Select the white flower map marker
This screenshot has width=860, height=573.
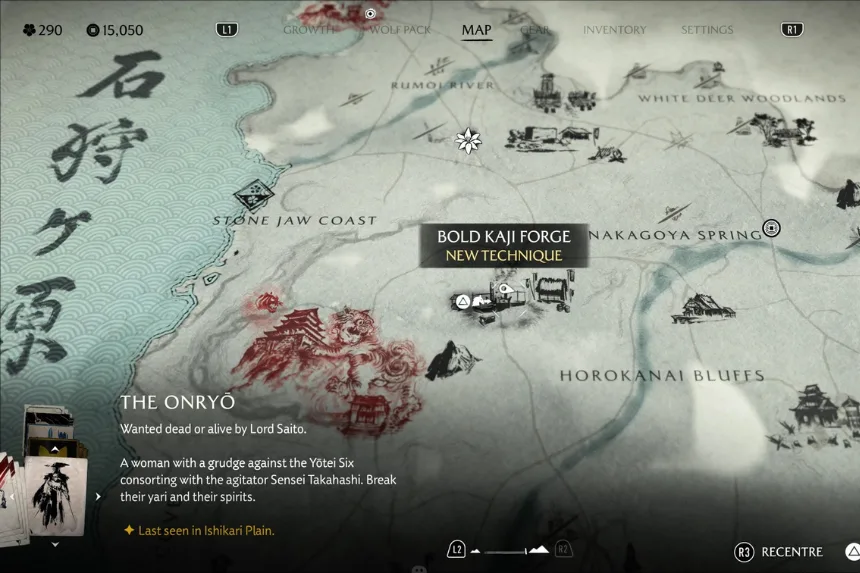coord(468,141)
